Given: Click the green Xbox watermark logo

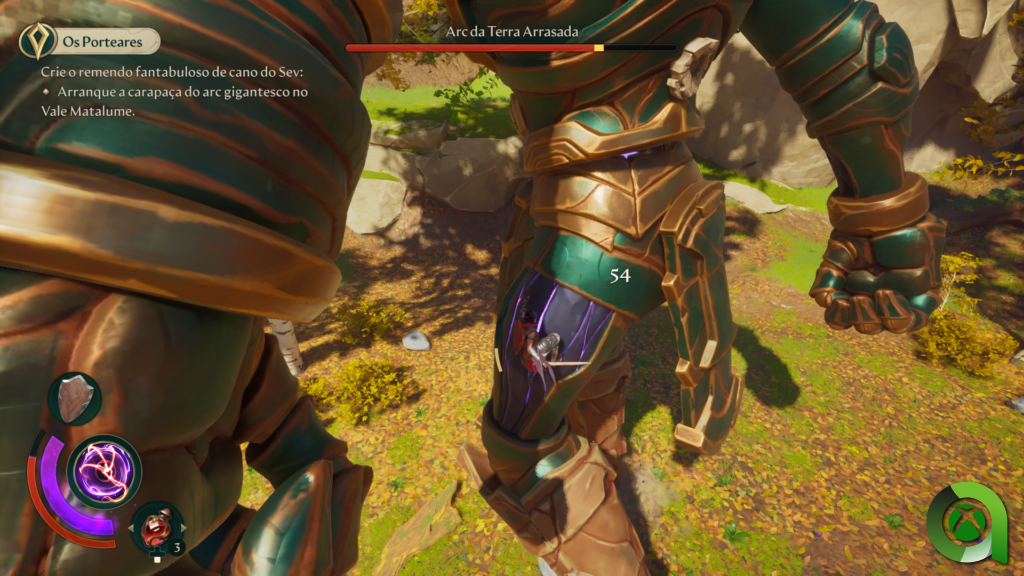Looking at the screenshot, I should click(966, 523).
